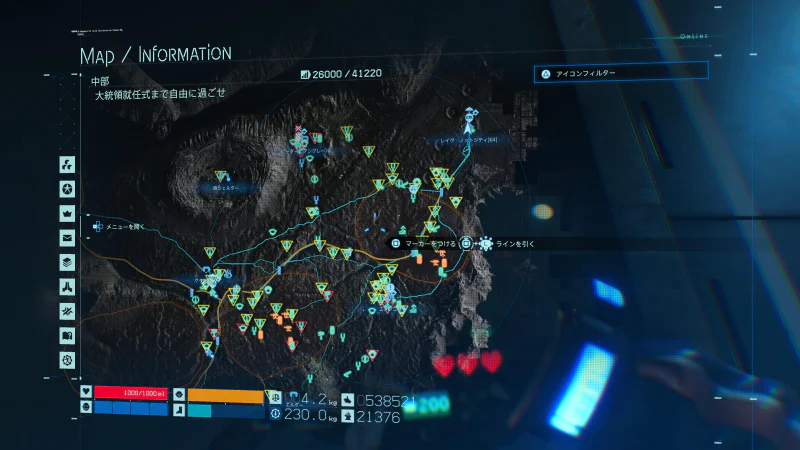The width and height of the screenshot is (800, 450).
Task: Select the envelope mail icon in sidebar
Action: pyautogui.click(x=68, y=238)
